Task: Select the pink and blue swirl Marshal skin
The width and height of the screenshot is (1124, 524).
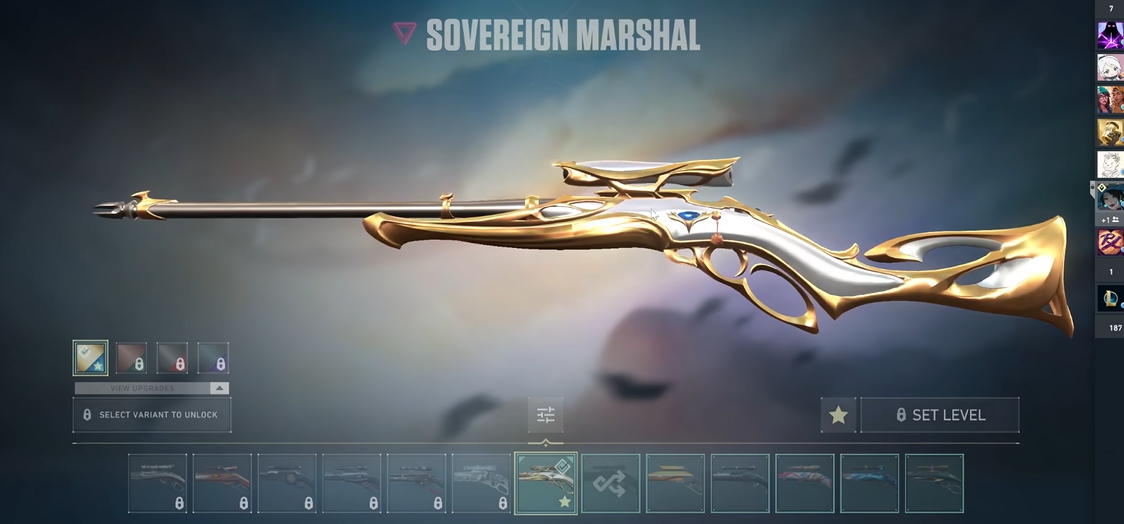Action: pos(804,483)
